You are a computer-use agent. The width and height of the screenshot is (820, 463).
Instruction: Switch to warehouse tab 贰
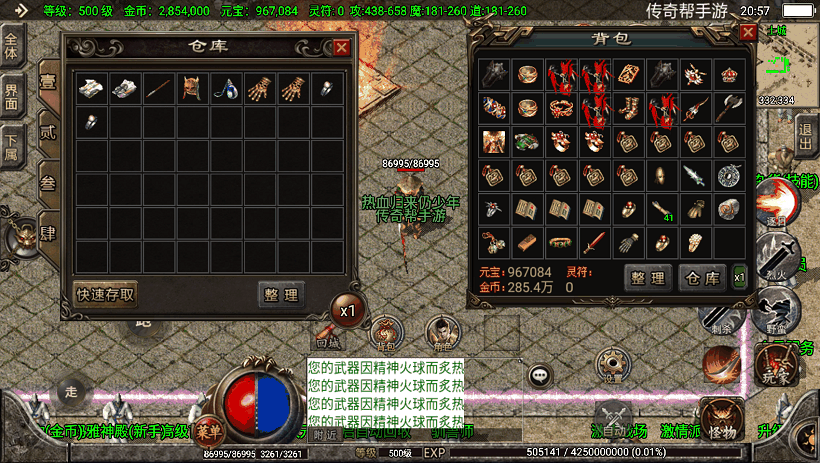click(x=48, y=130)
